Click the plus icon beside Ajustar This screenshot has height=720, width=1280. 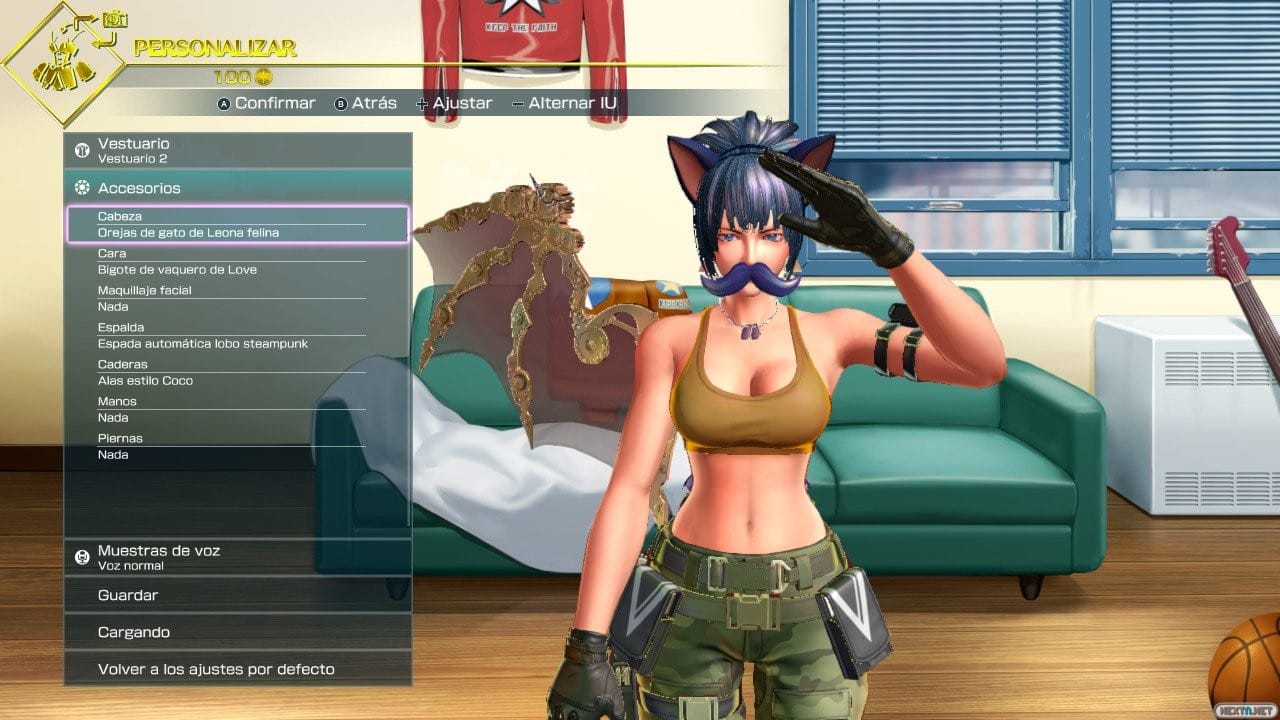click(x=423, y=102)
